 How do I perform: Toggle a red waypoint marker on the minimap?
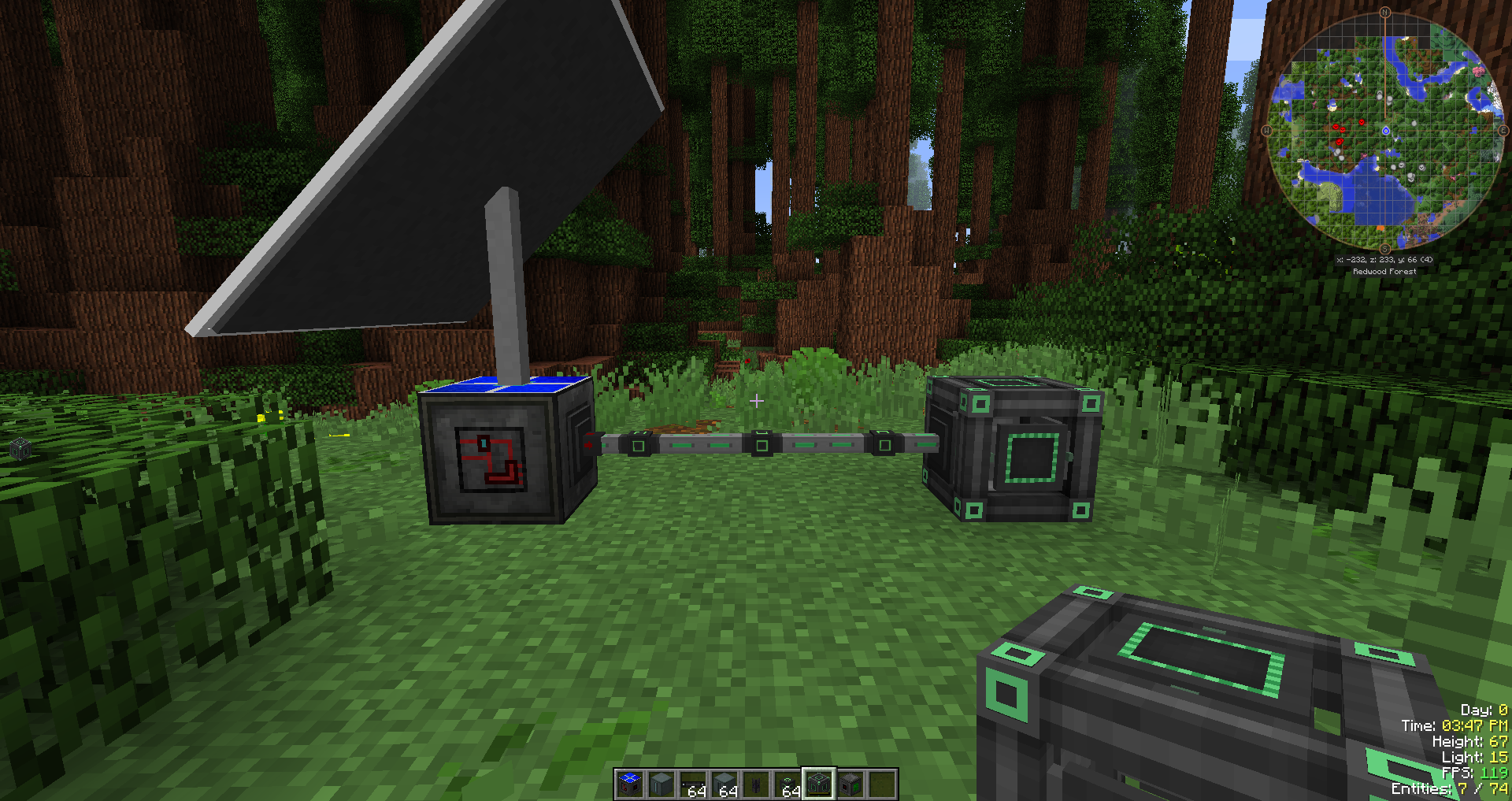click(1361, 122)
